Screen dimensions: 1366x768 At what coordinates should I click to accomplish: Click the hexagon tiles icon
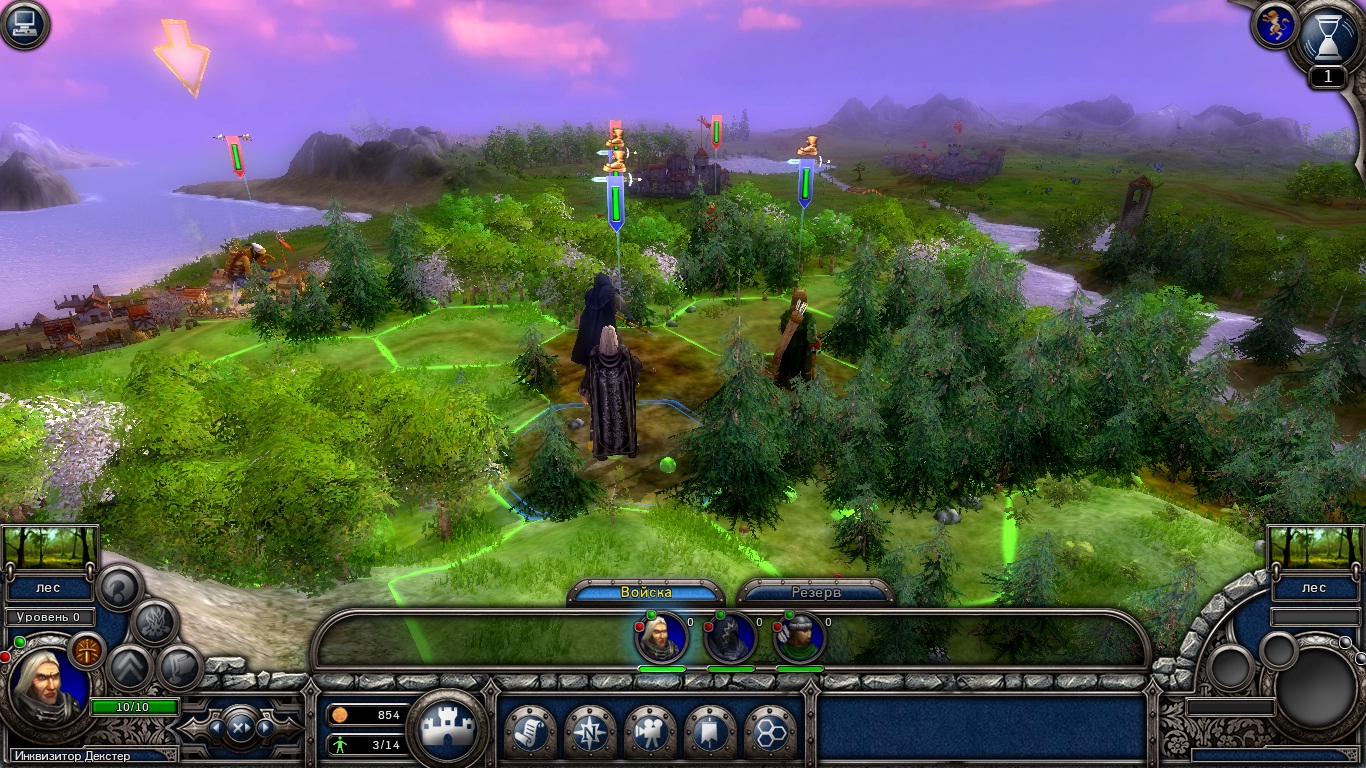click(772, 732)
